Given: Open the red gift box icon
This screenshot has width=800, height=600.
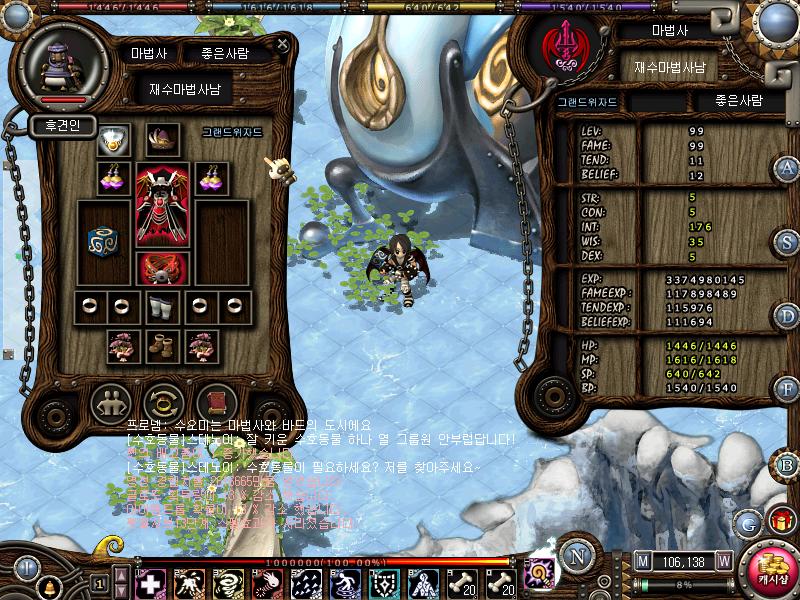Looking at the screenshot, I should tap(779, 520).
